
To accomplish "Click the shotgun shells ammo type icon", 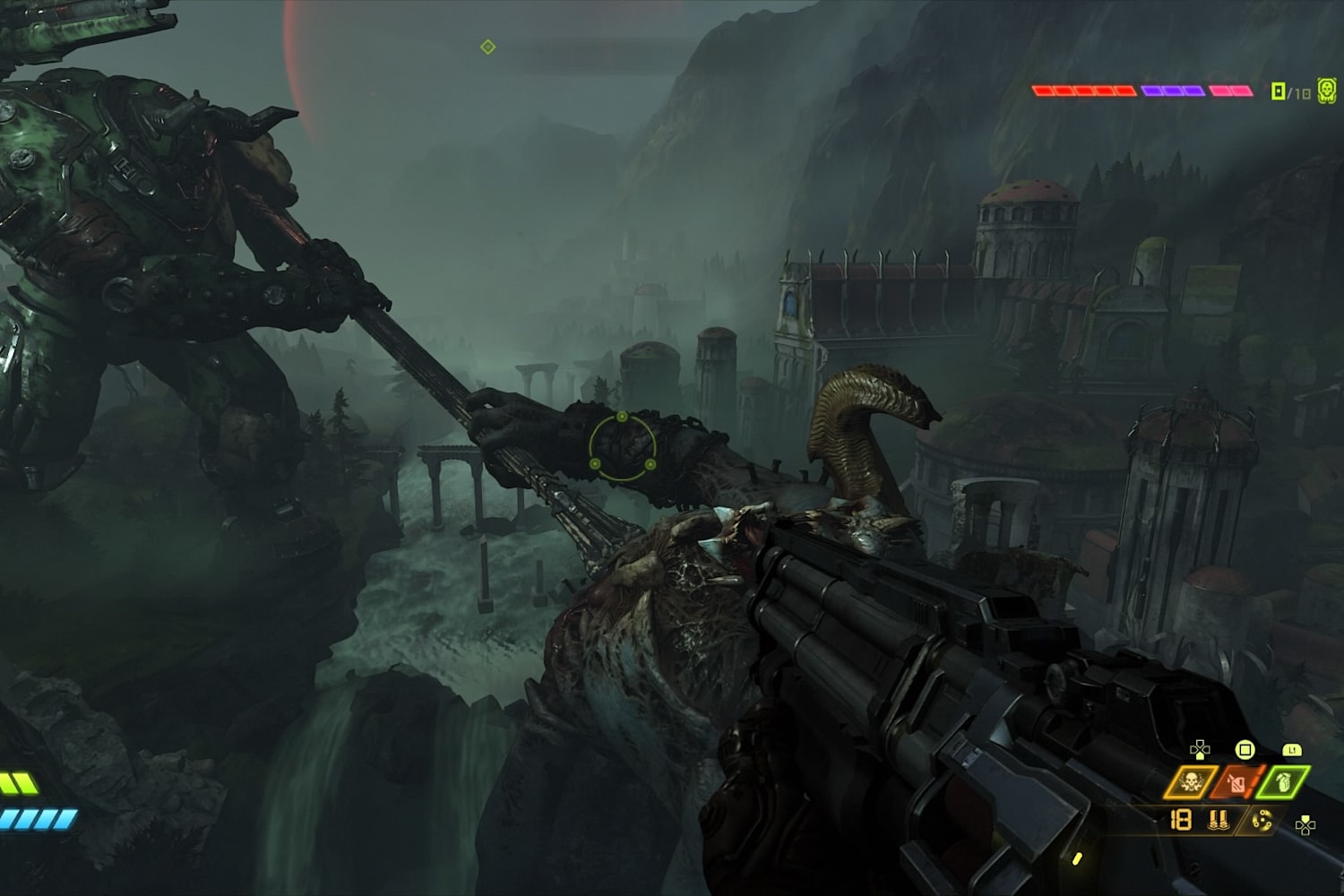I will (x=1219, y=820).
